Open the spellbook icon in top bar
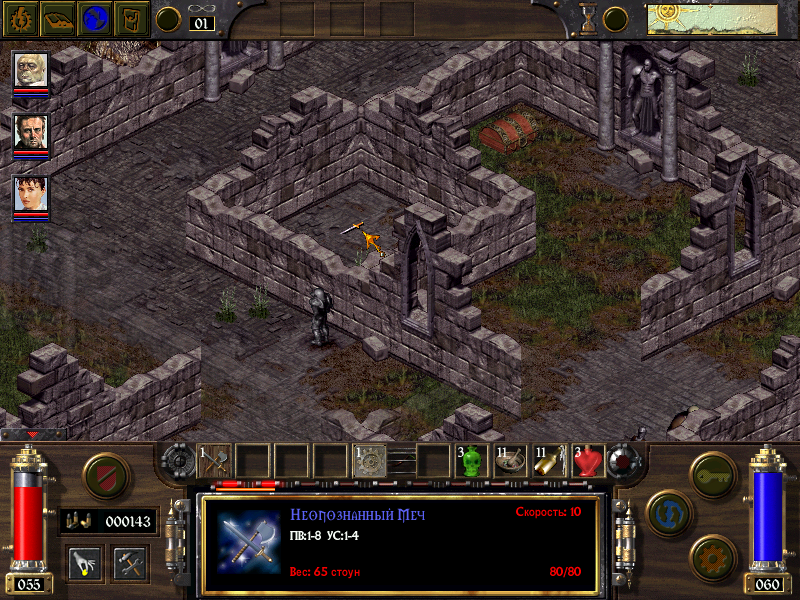Image resolution: width=800 pixels, height=600 pixels. pyautogui.click(x=57, y=18)
